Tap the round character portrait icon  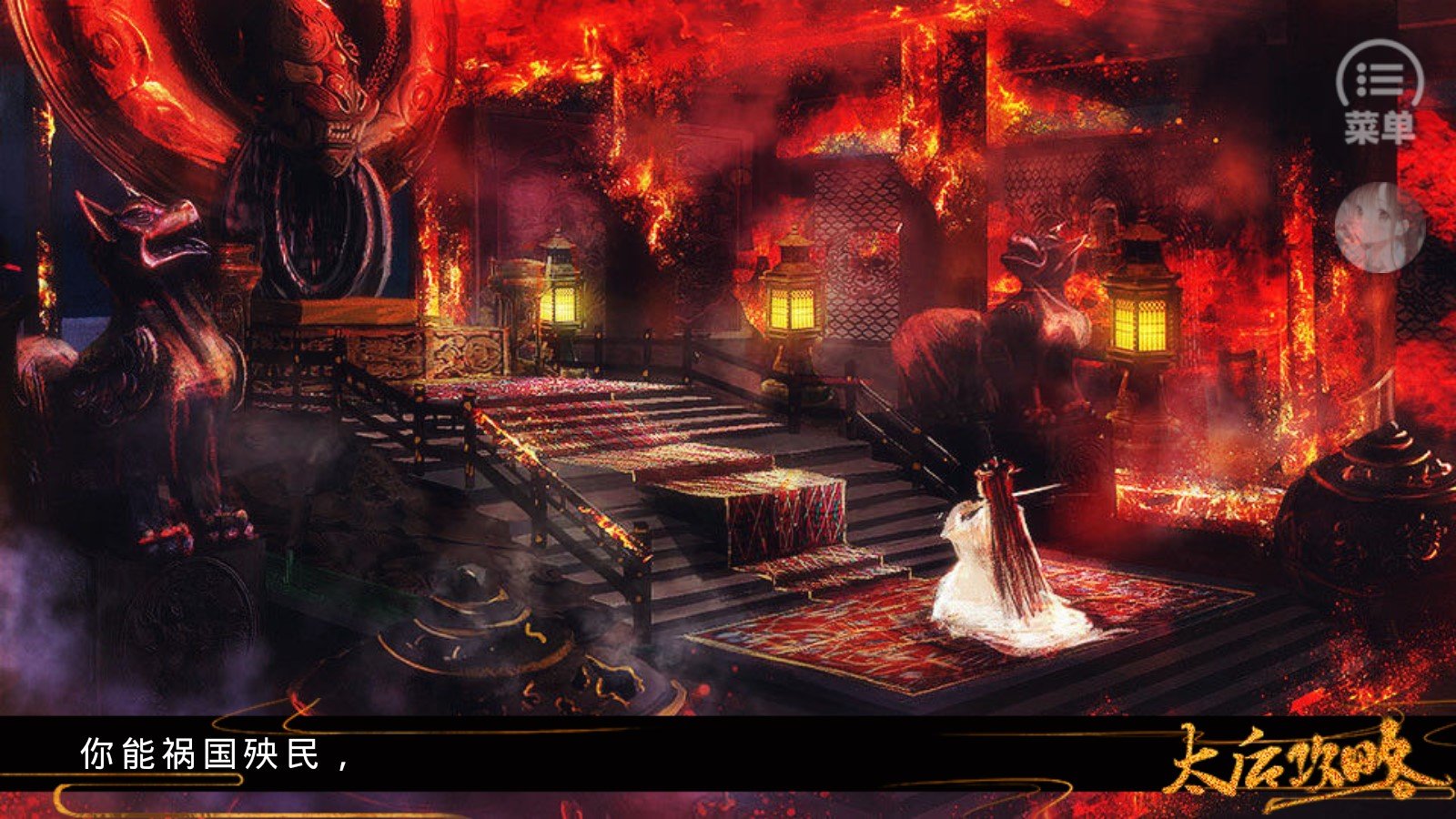point(1380,227)
